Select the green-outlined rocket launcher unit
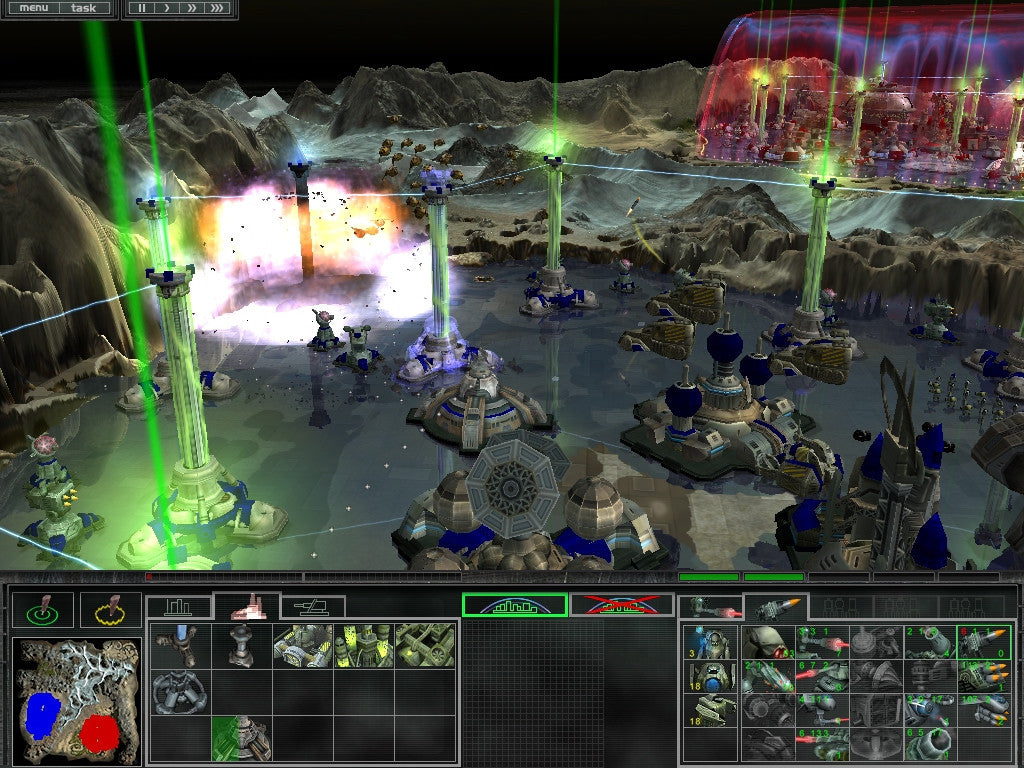Image resolution: width=1024 pixels, height=768 pixels. [x=983, y=643]
